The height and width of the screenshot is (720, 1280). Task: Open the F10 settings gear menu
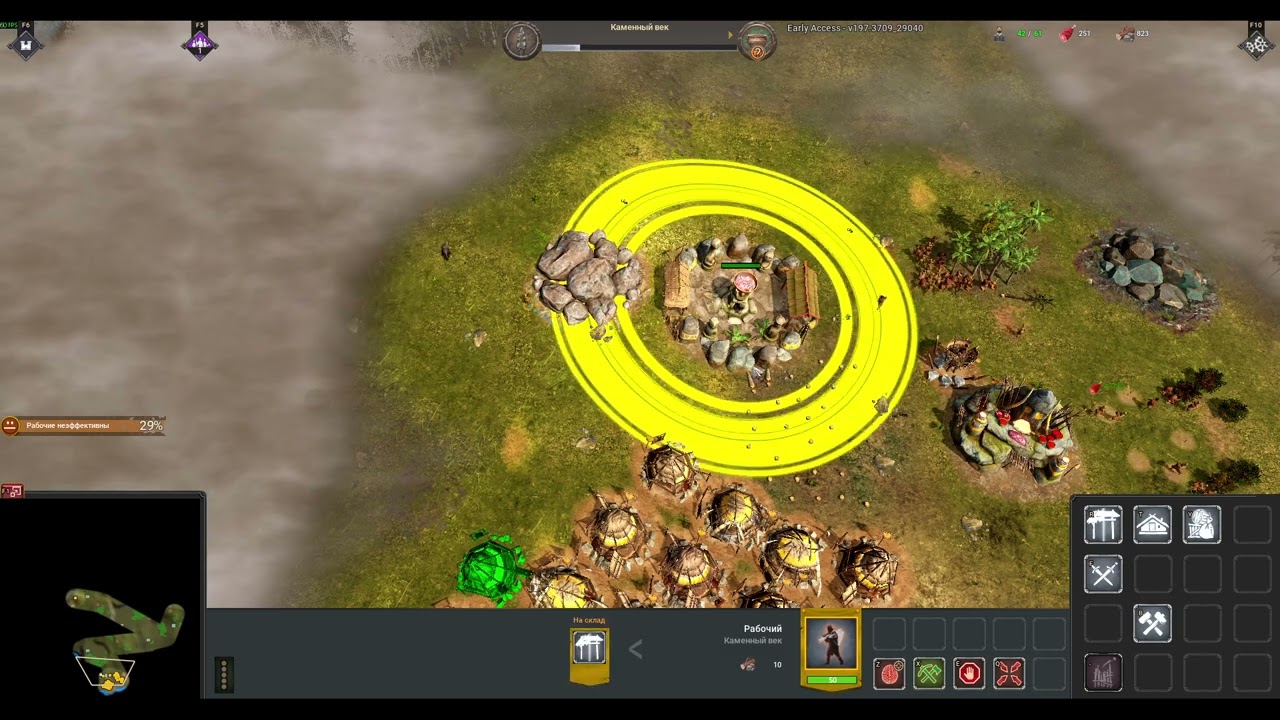(x=1256, y=45)
